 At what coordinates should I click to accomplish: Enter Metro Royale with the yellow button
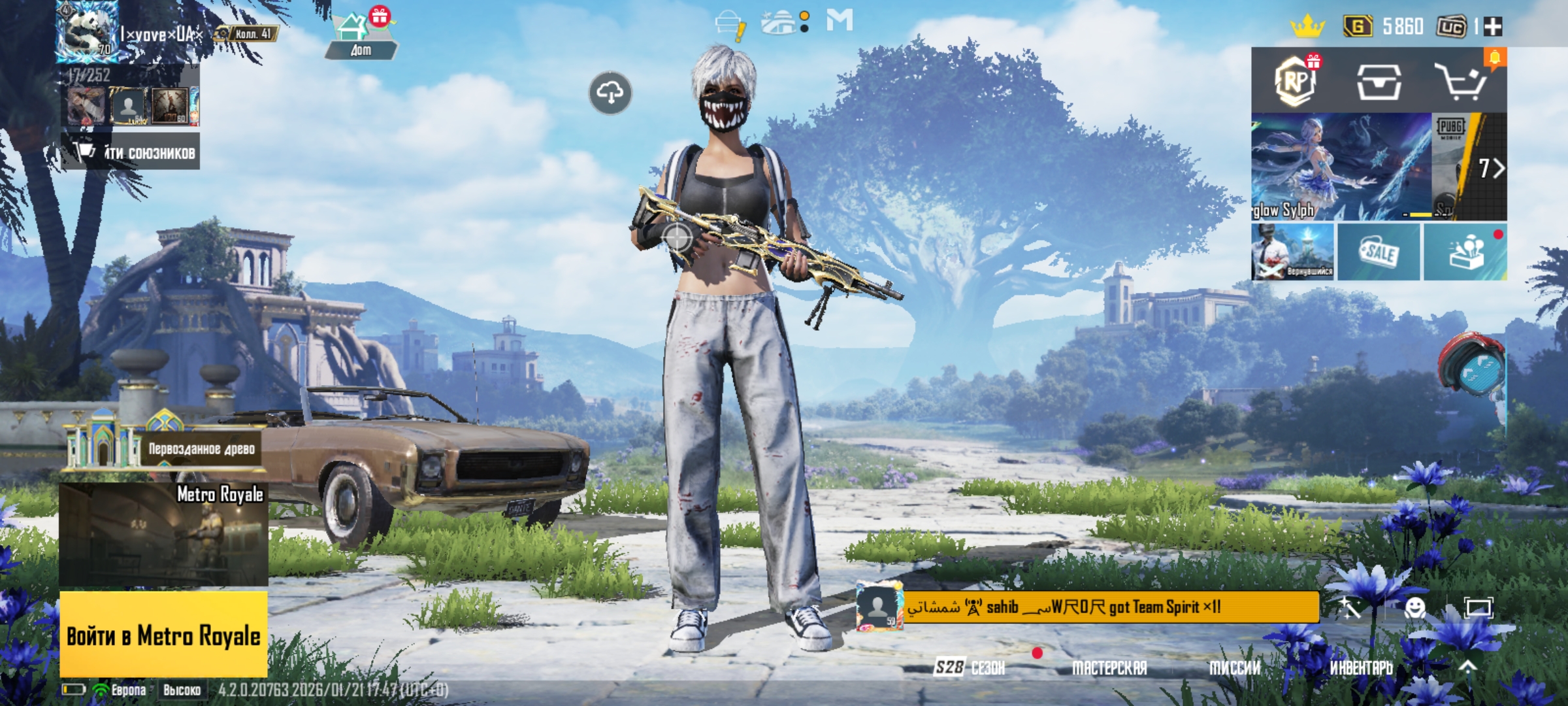tap(163, 635)
